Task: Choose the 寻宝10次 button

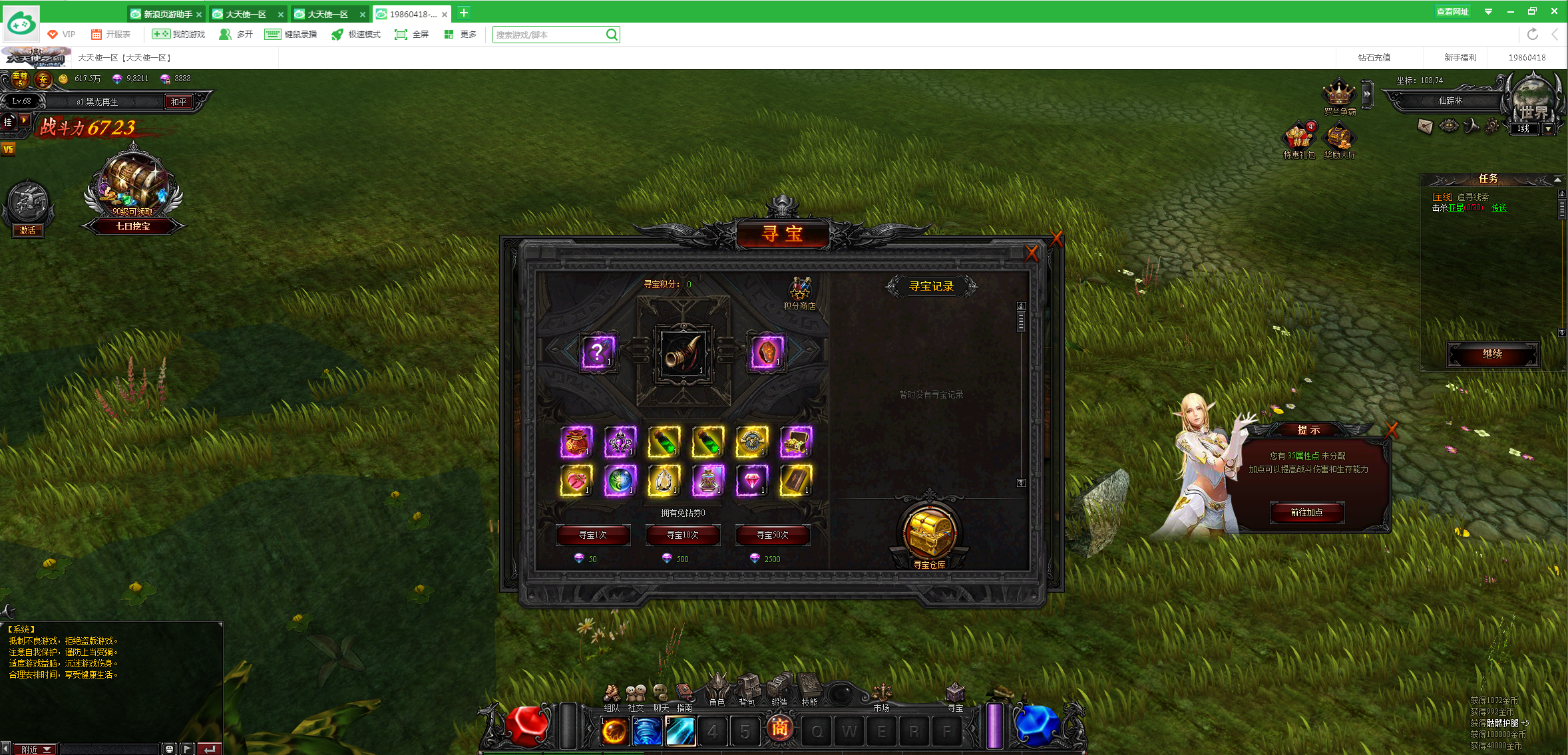Action: coord(682,535)
